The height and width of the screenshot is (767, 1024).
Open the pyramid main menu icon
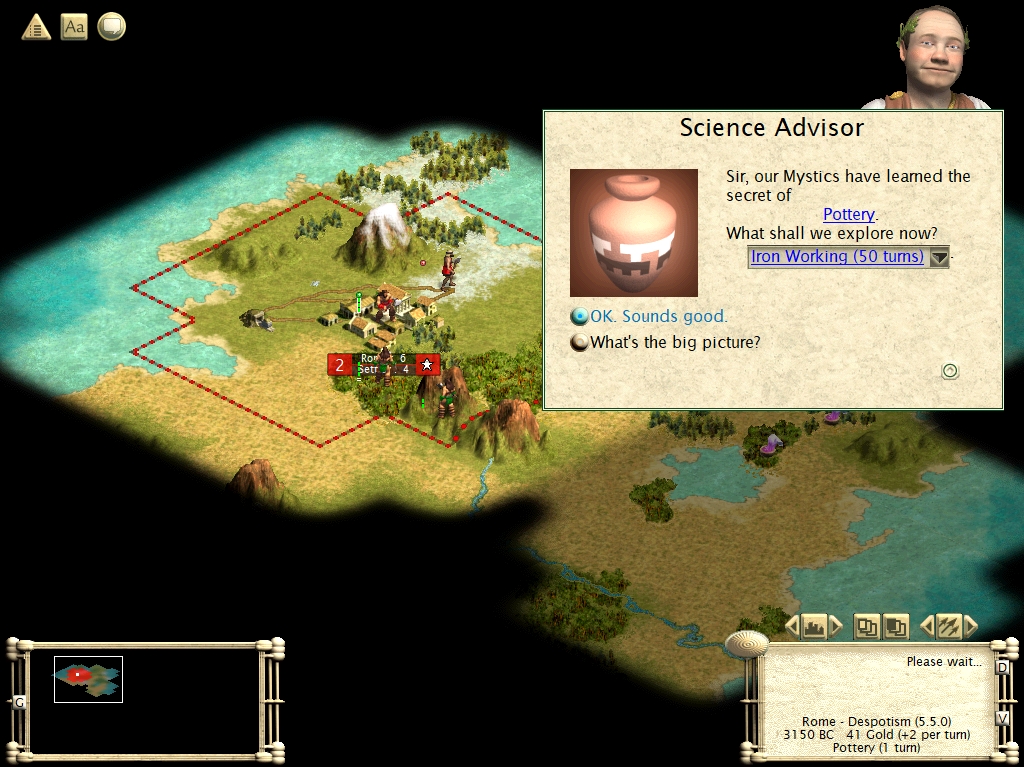(36, 27)
